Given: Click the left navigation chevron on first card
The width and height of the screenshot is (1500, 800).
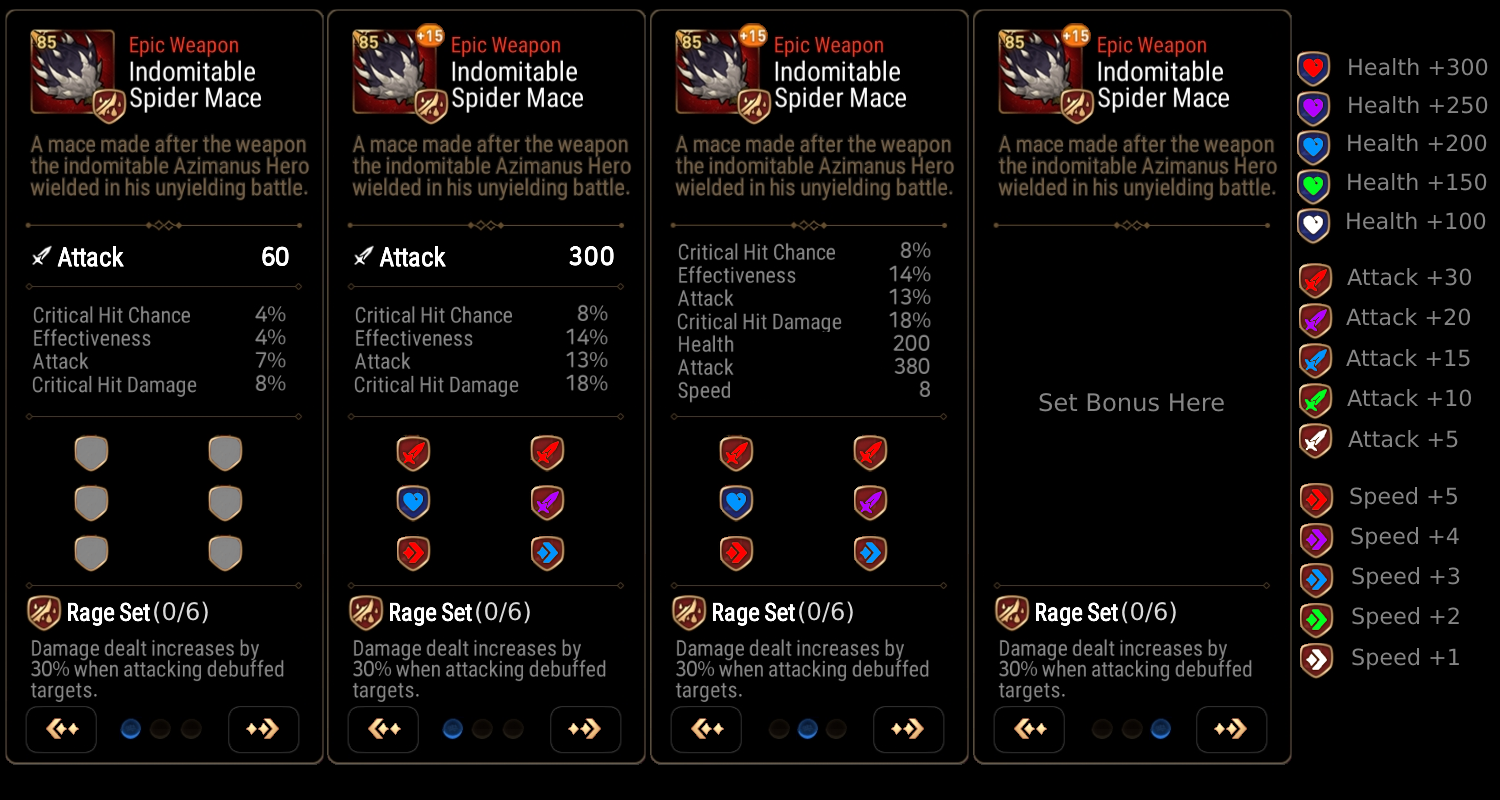Looking at the screenshot, I should click(x=61, y=729).
